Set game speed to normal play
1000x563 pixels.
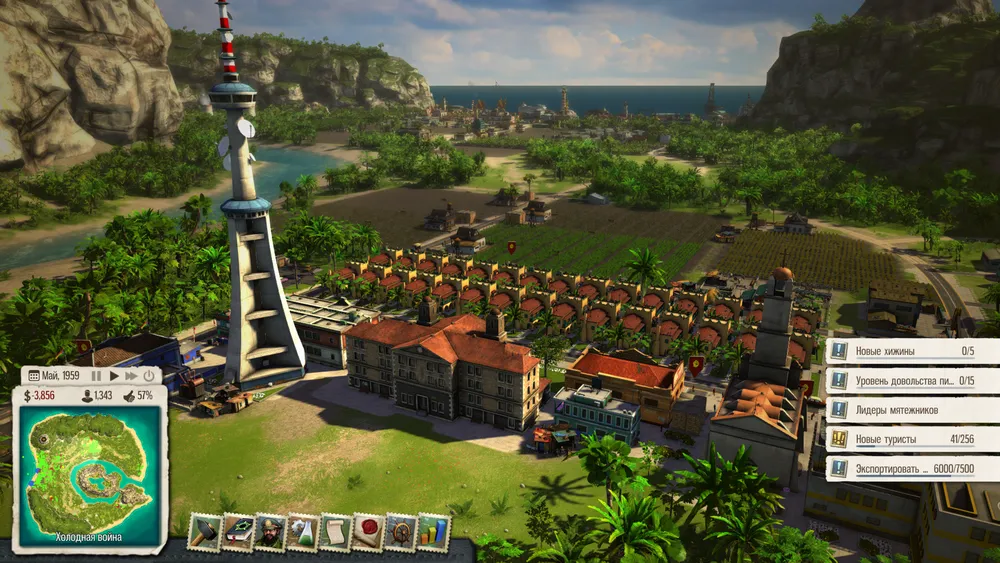(x=114, y=376)
